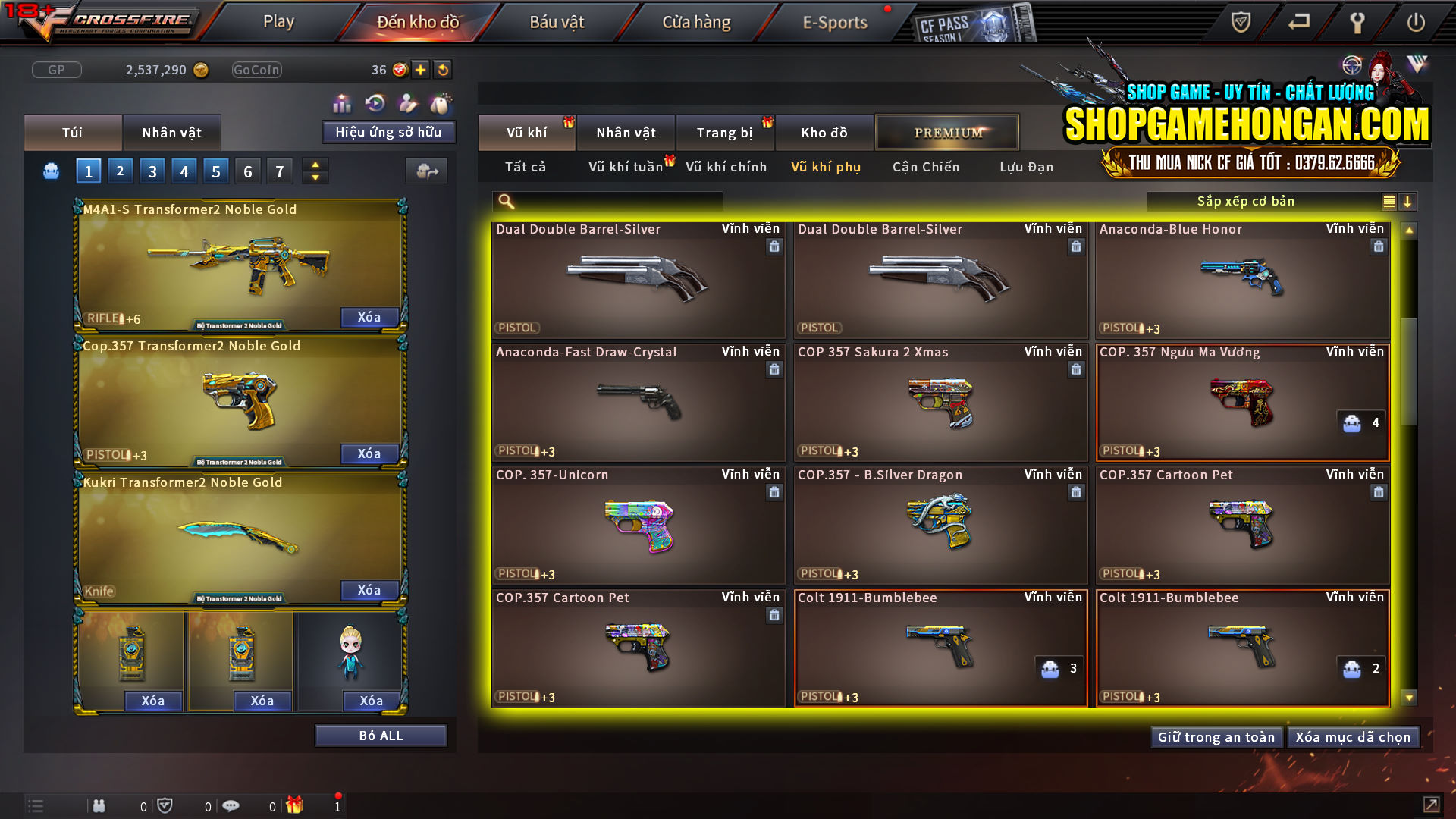Screen dimensions: 1456x819
Task: Open the Báu vật menu
Action: (x=557, y=22)
